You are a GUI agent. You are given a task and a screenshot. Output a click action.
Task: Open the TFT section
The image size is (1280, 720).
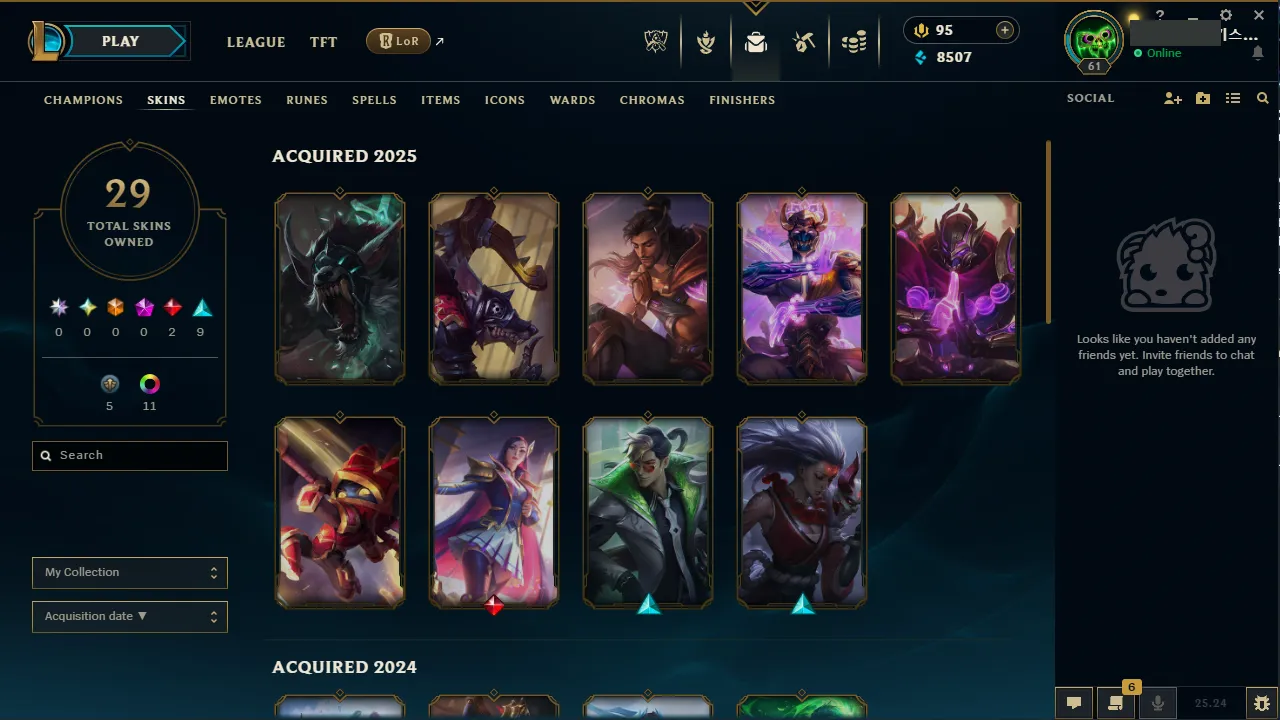[x=323, y=42]
